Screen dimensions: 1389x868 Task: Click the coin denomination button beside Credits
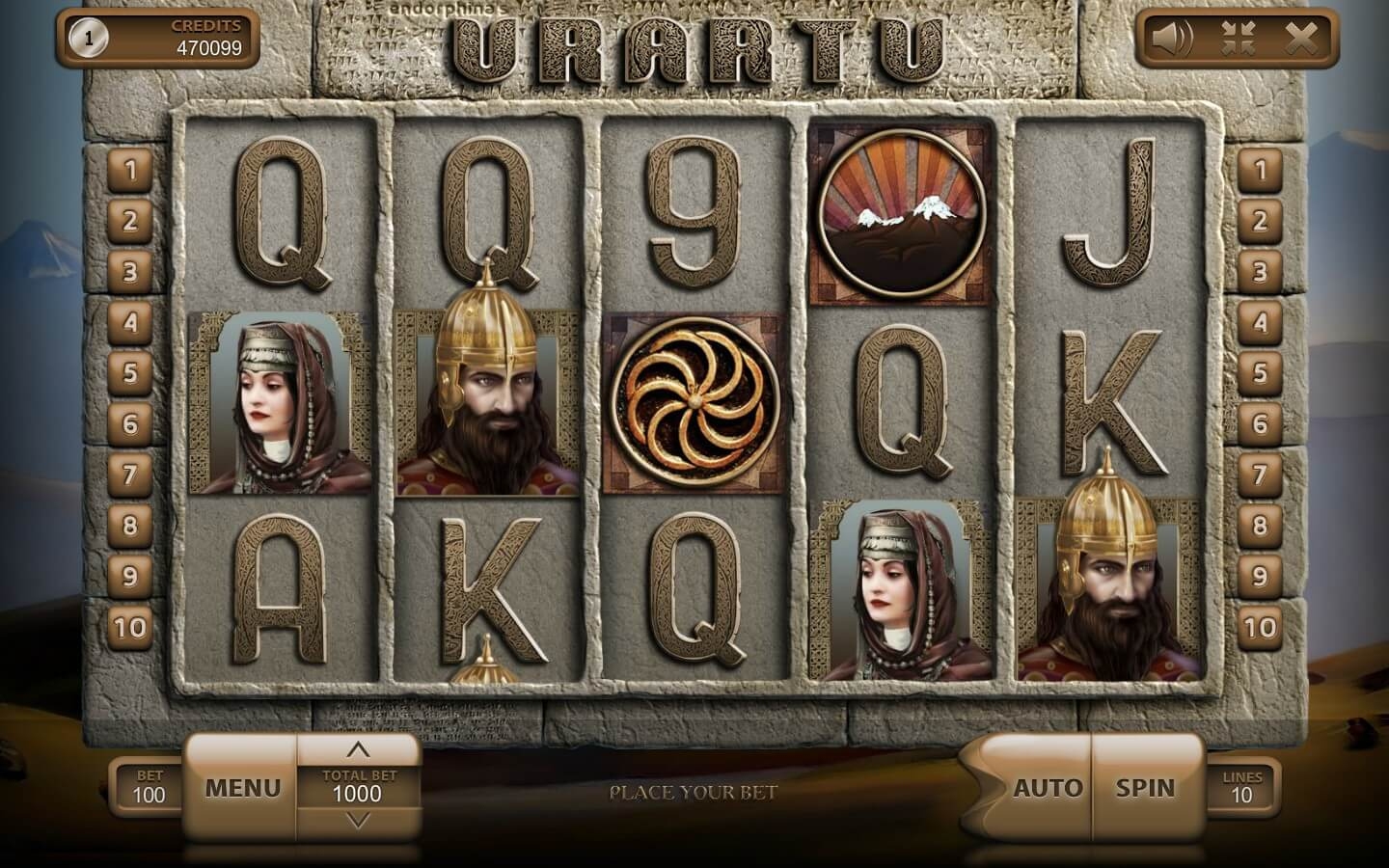(x=89, y=39)
